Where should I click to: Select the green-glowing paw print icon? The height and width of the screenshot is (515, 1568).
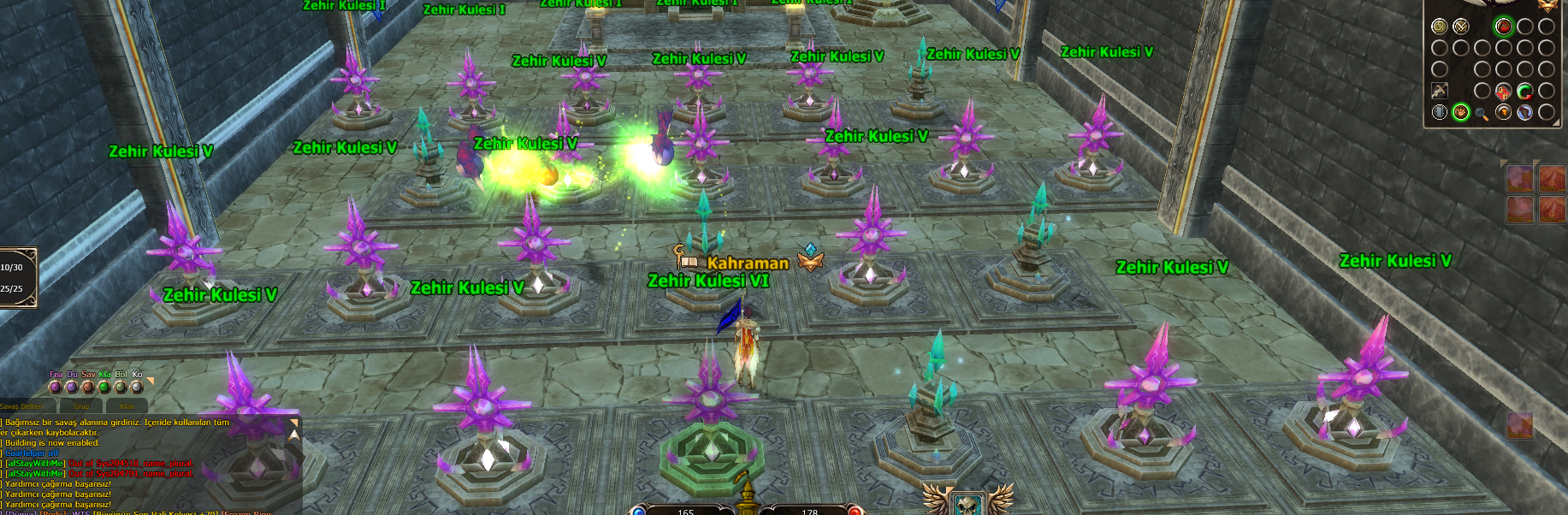click(x=1461, y=112)
